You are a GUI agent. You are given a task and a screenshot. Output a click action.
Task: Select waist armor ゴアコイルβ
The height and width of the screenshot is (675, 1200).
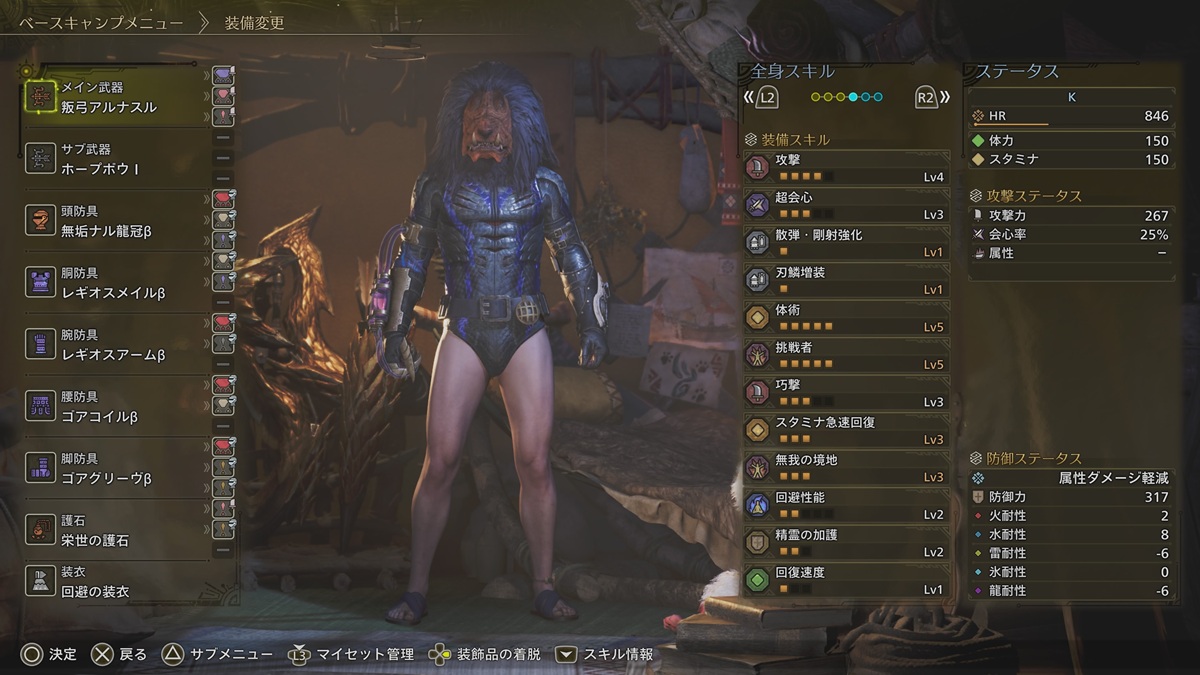click(x=115, y=407)
